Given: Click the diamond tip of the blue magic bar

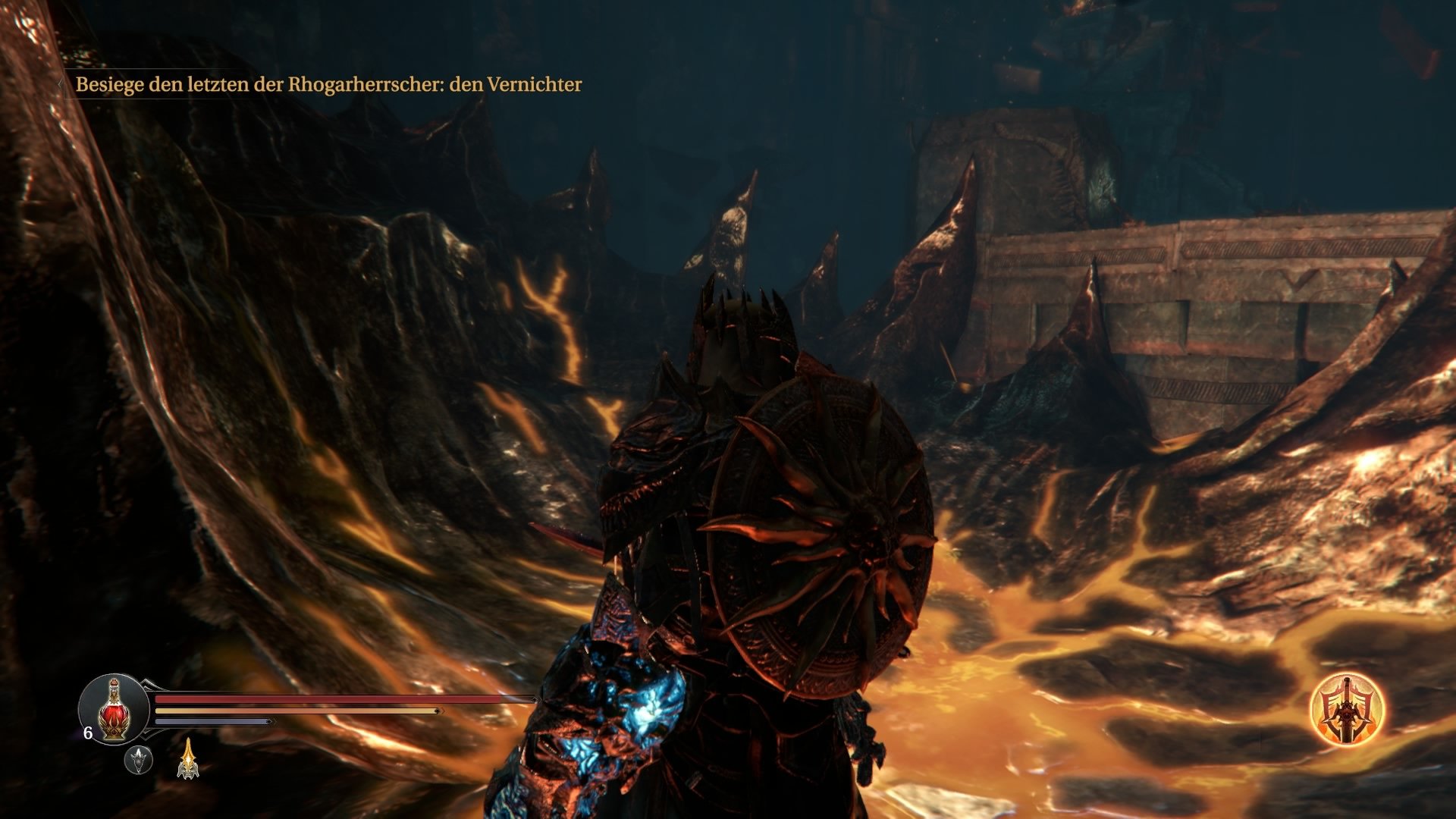Looking at the screenshot, I should 270,720.
